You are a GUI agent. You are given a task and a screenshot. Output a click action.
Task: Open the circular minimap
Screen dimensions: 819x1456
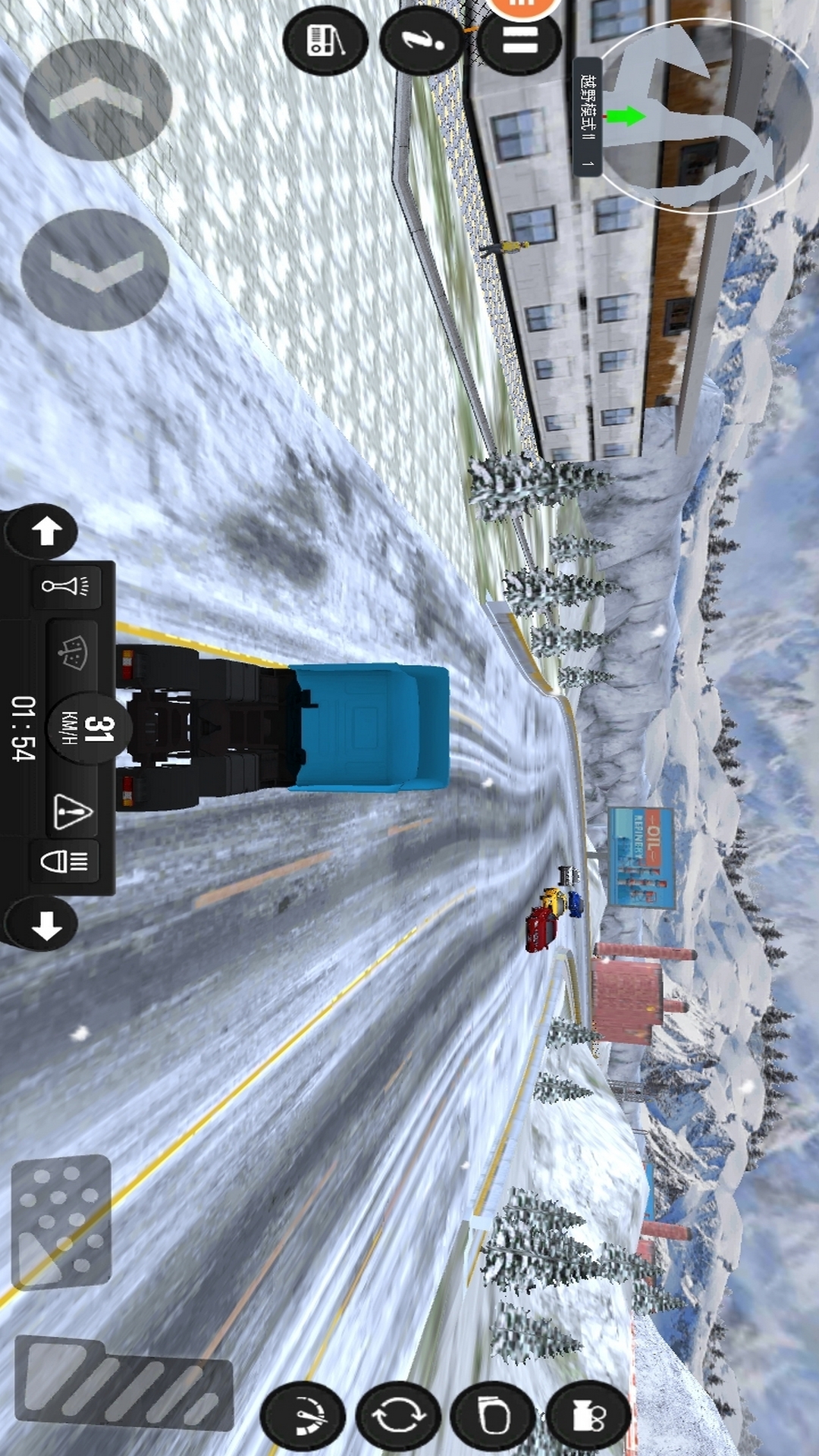click(705, 115)
